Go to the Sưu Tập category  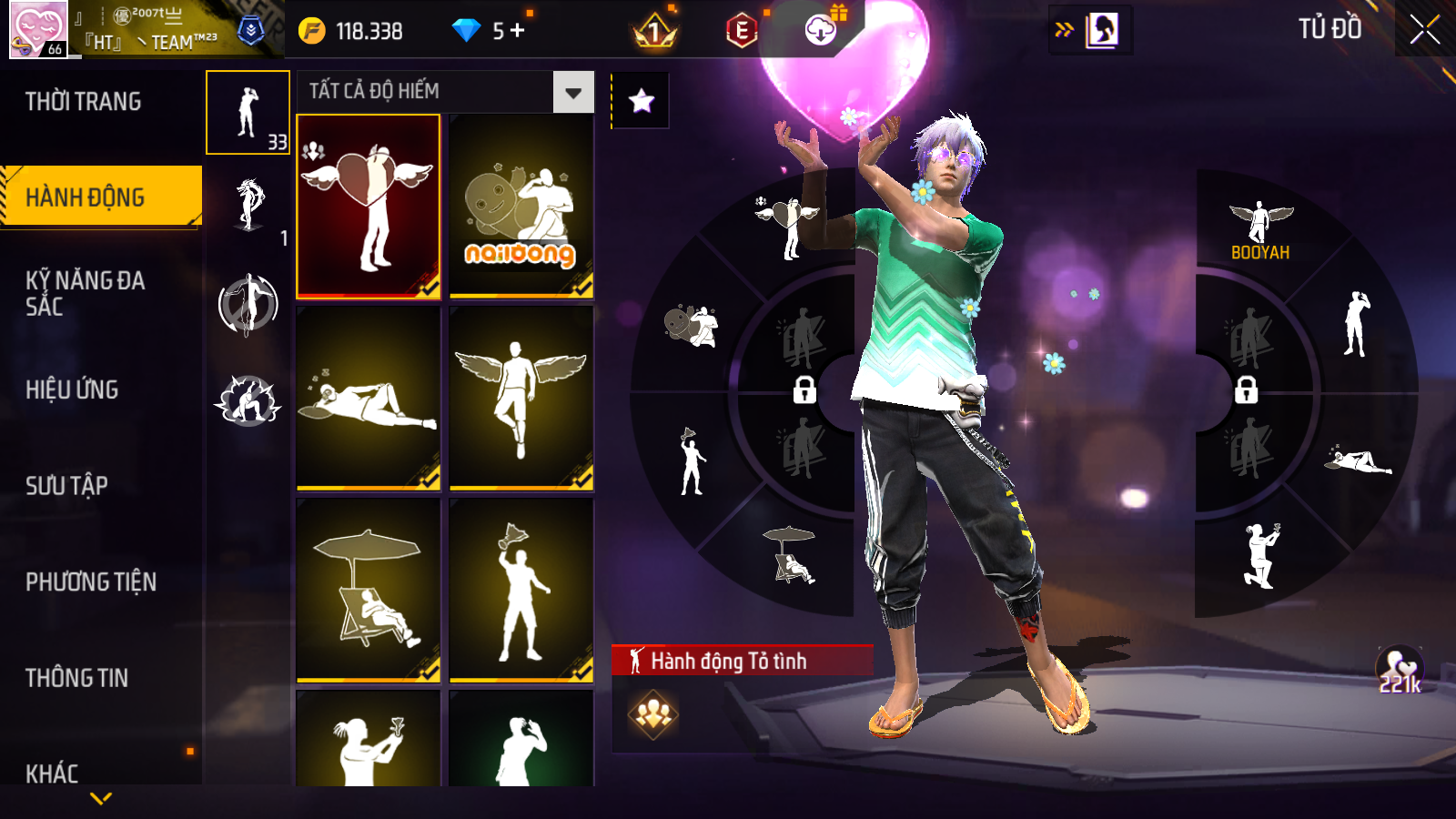coord(67,486)
